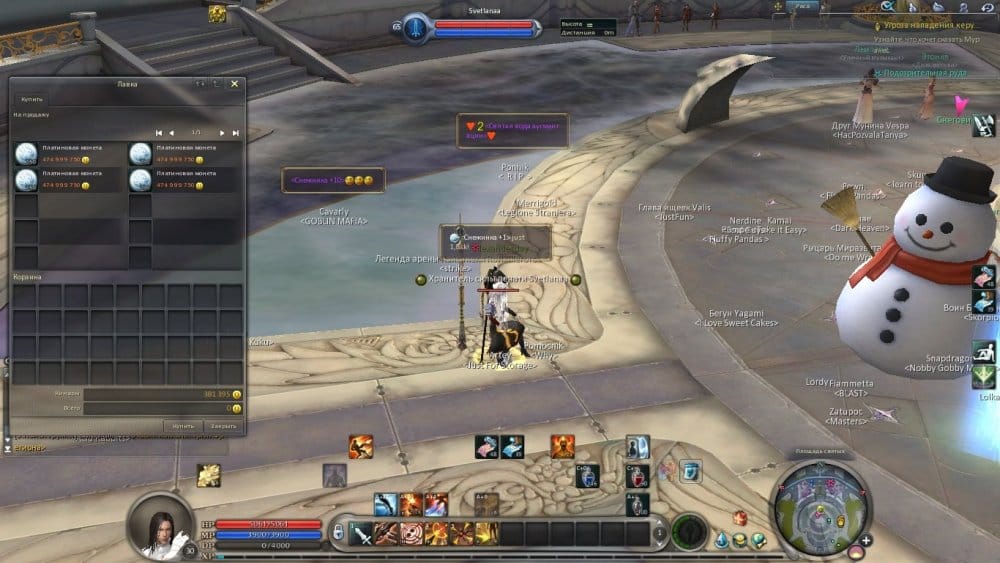Select the golden glowing icon above the portrait

coord(208,475)
